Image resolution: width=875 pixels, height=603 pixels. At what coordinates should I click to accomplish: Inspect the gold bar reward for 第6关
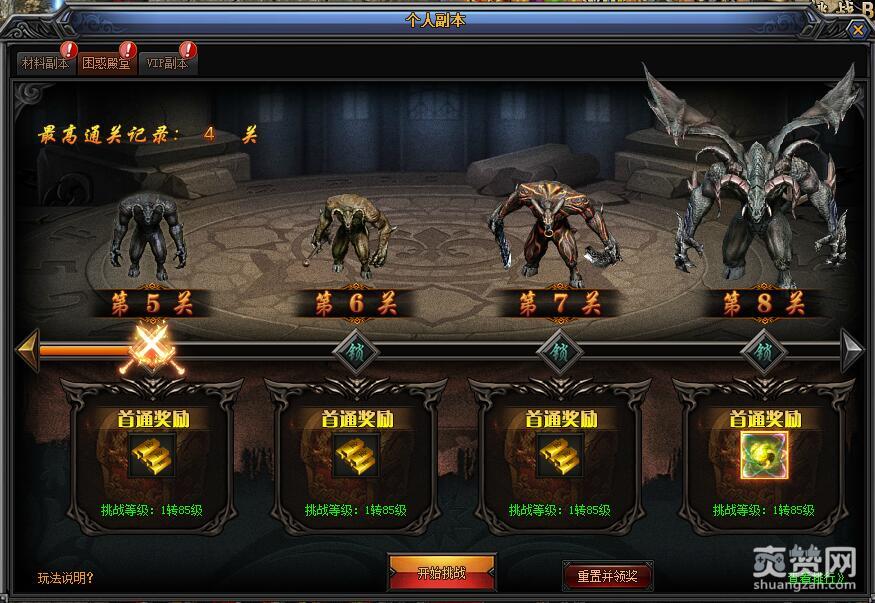(x=356, y=455)
